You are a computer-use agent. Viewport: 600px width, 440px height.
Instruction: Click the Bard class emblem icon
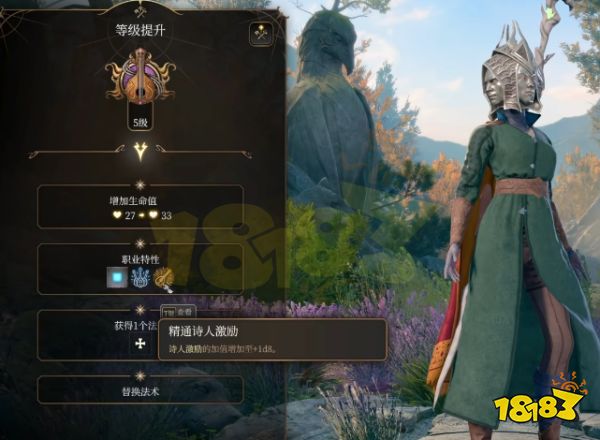click(x=140, y=81)
